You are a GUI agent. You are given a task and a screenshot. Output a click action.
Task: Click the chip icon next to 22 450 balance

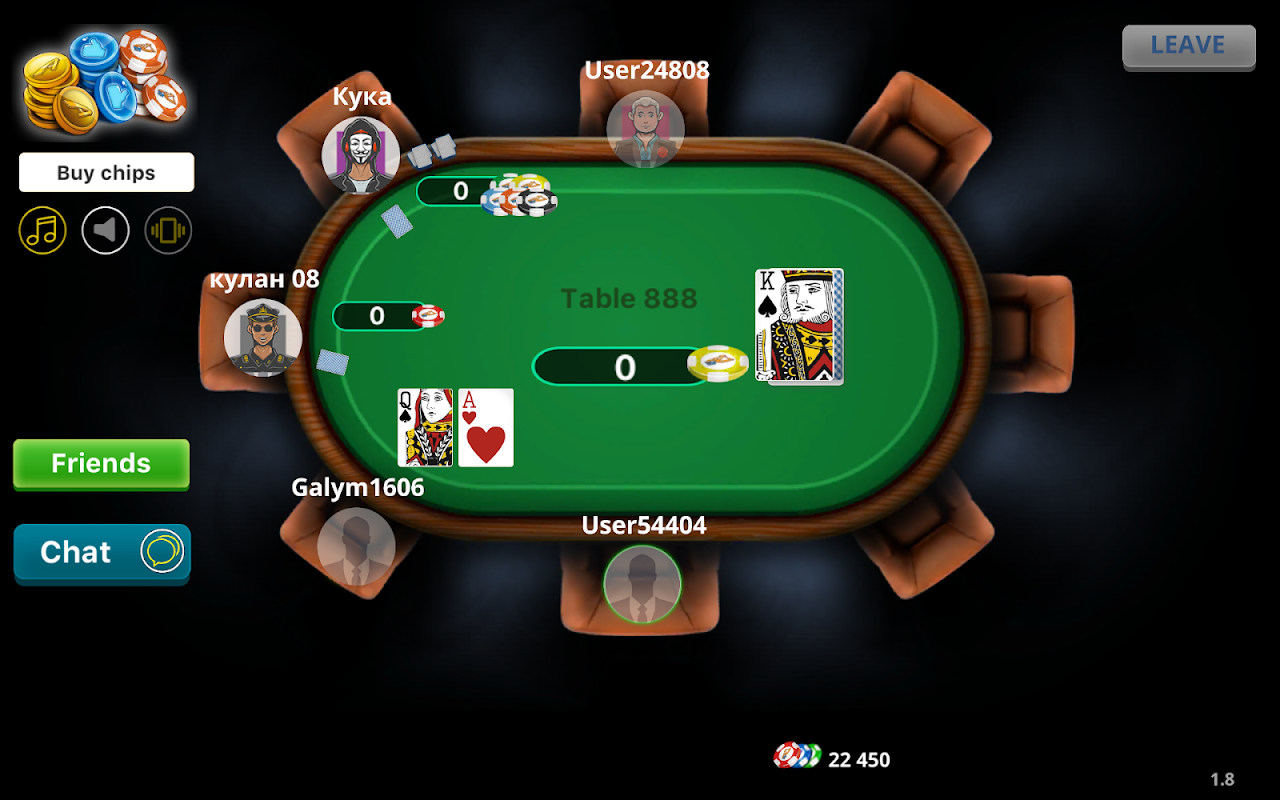[x=795, y=758]
